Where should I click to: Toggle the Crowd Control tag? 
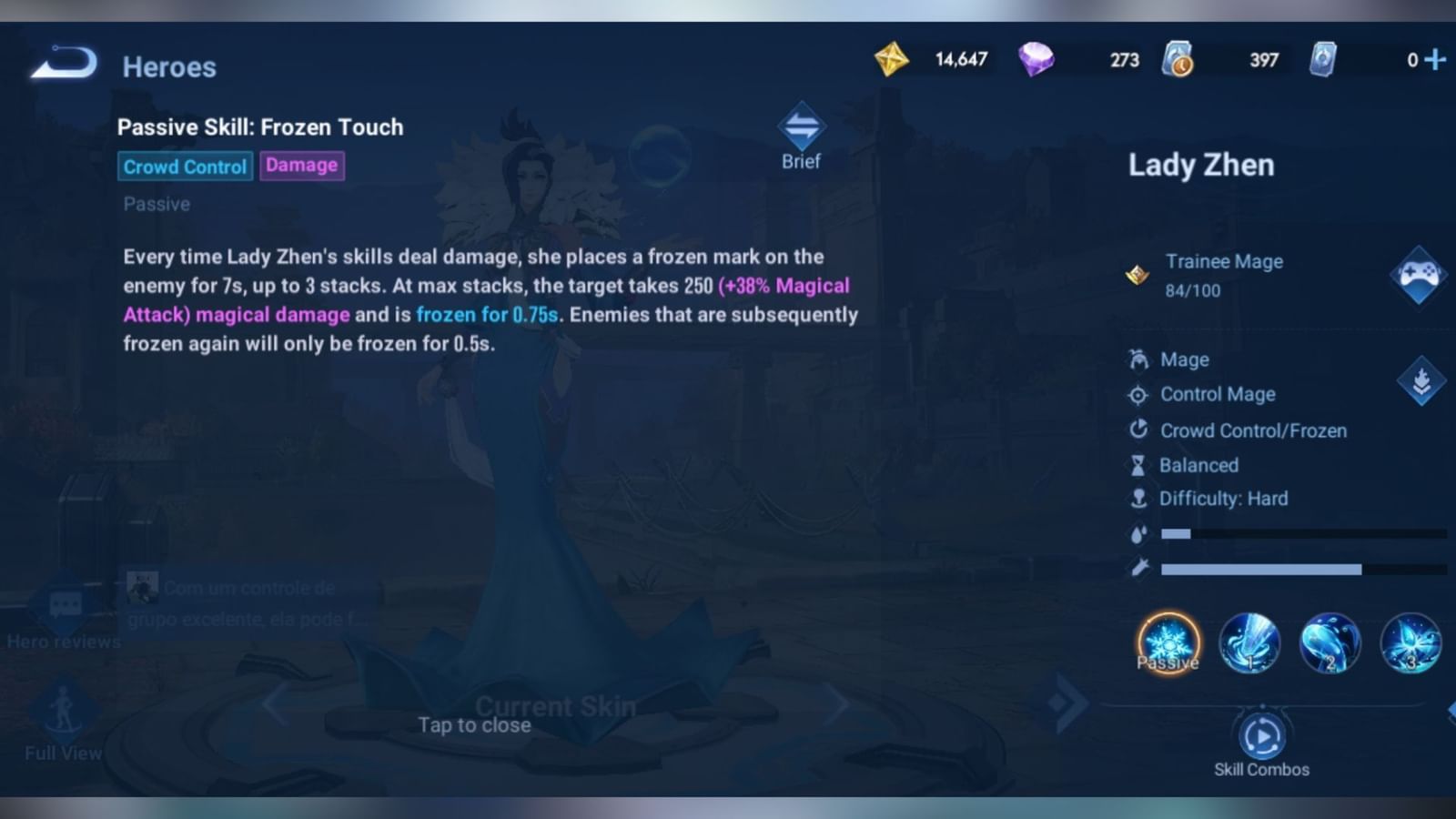pyautogui.click(x=184, y=167)
